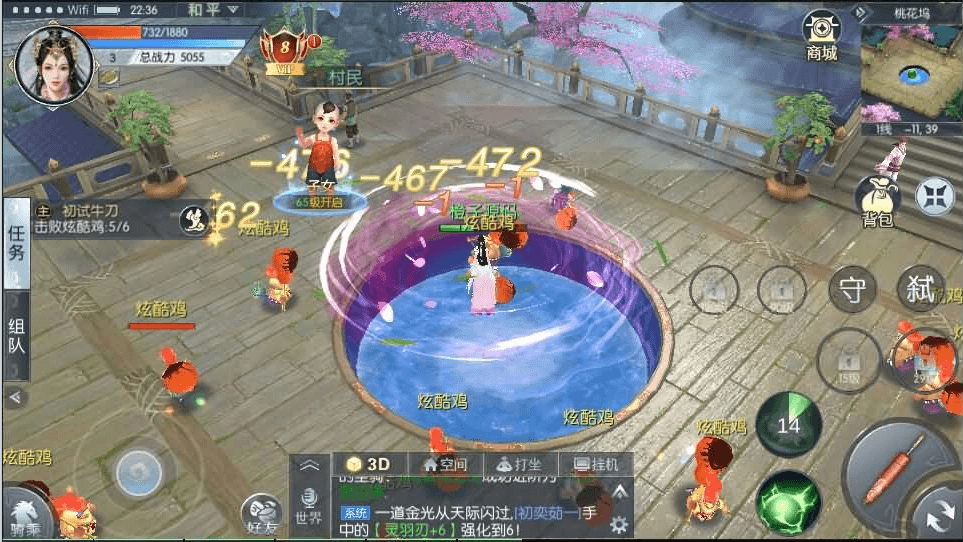Screen dimensions: 963x542
Task: Start 打坐 meditation
Action: [519, 464]
